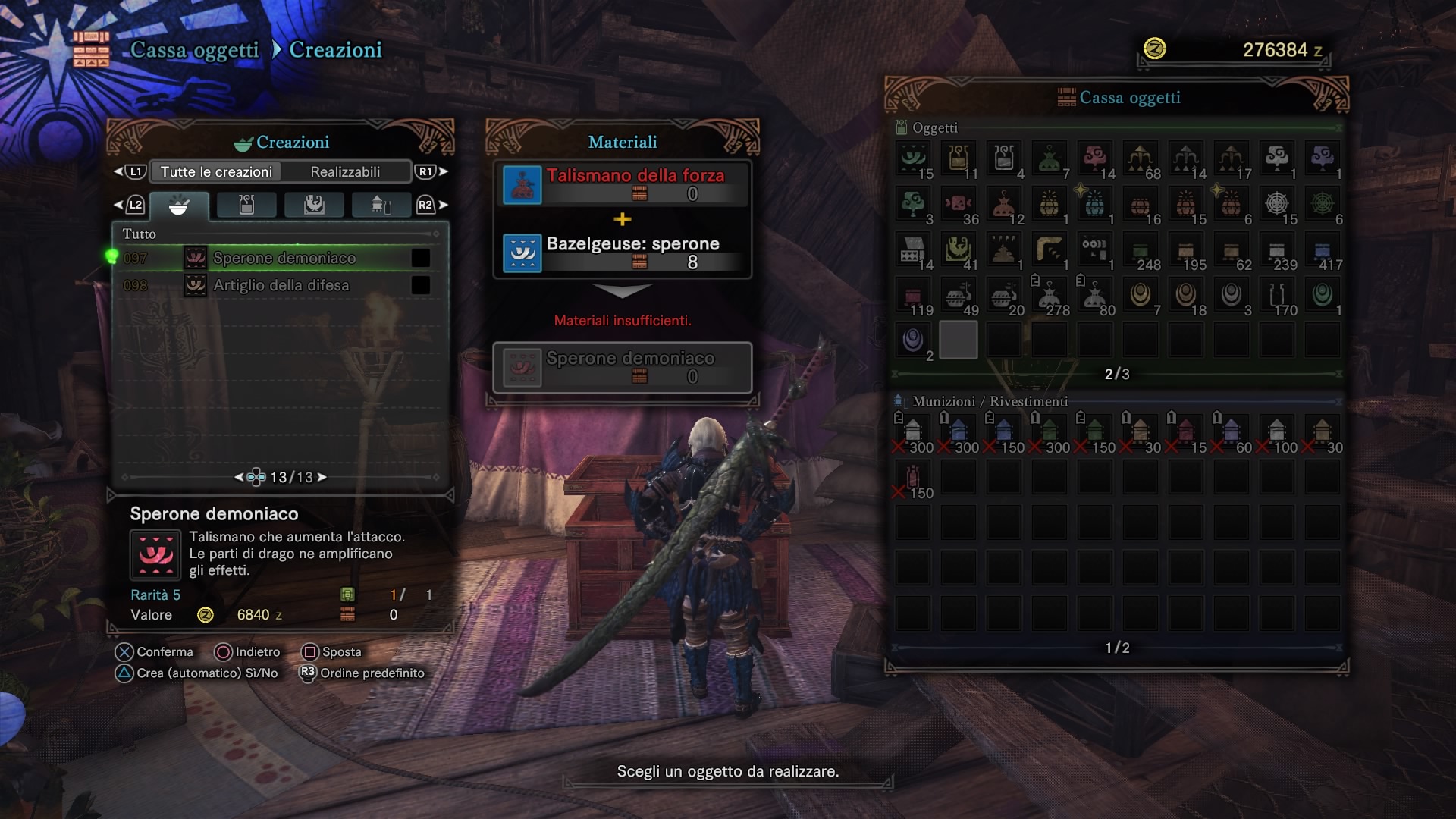Choose the blue sparkling barrel bomb slot
The width and height of the screenshot is (1456, 819).
(x=1095, y=204)
